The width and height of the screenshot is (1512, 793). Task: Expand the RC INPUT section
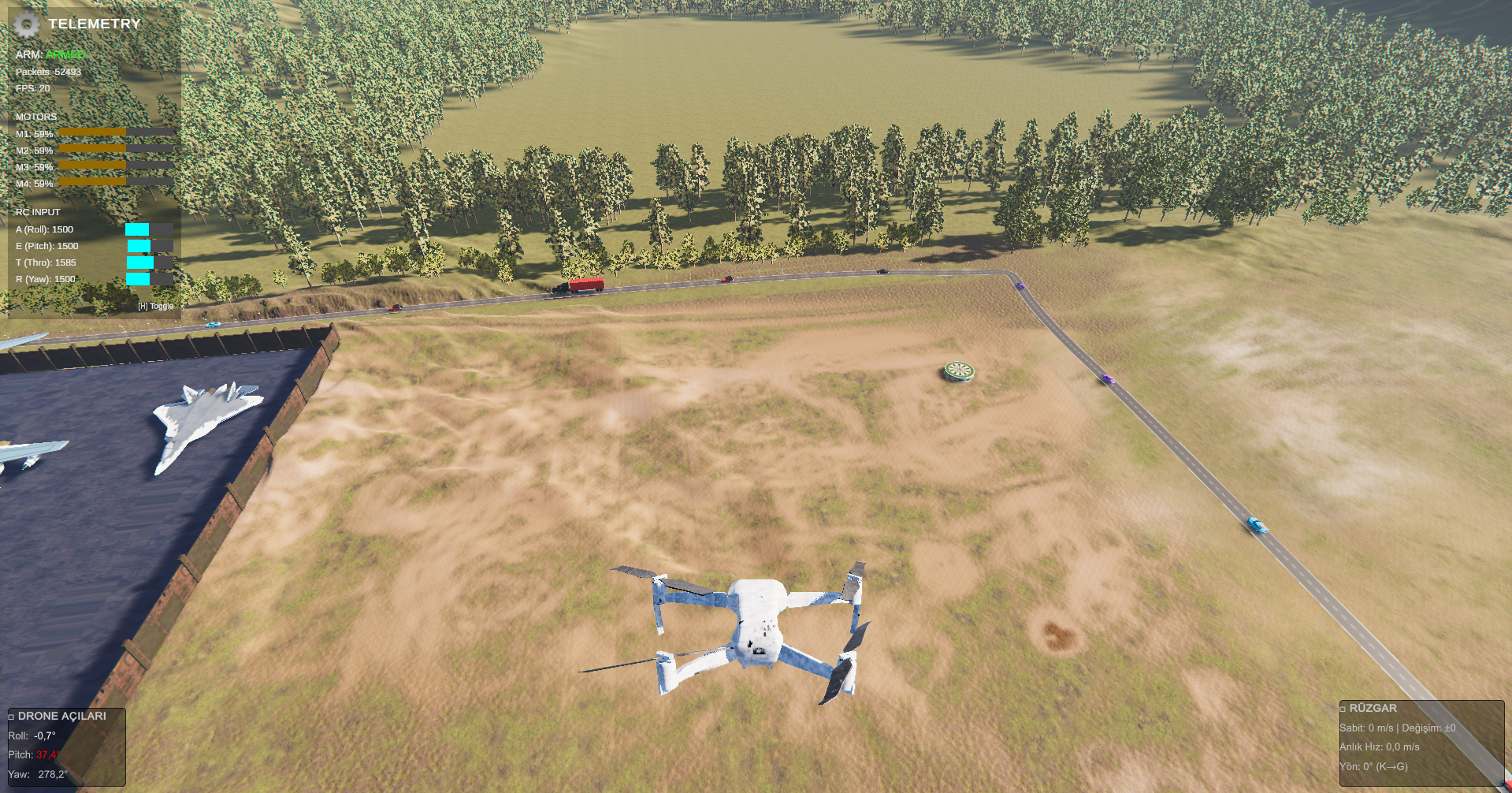[39, 211]
